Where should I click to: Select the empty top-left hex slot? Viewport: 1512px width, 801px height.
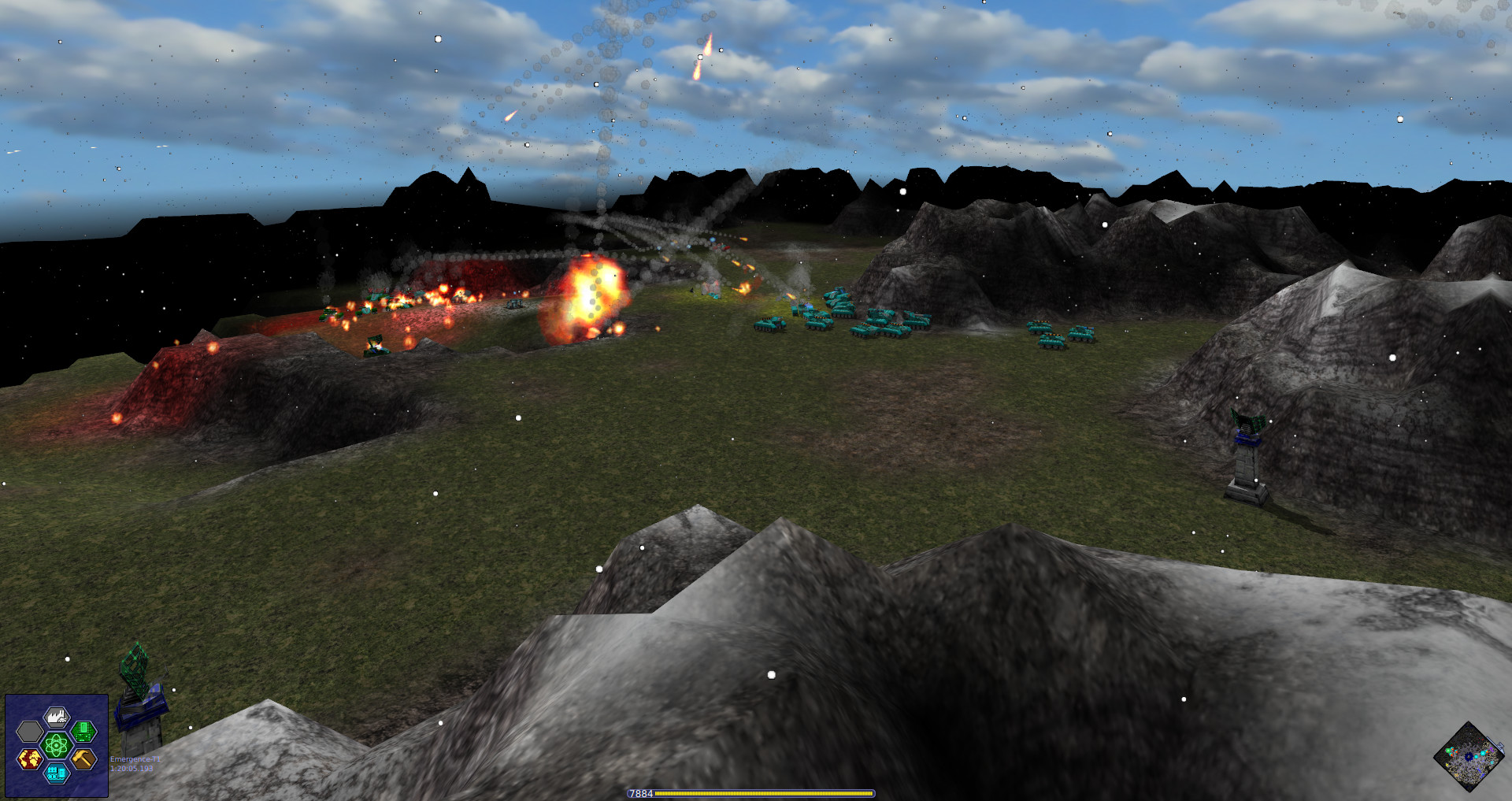pyautogui.click(x=28, y=731)
